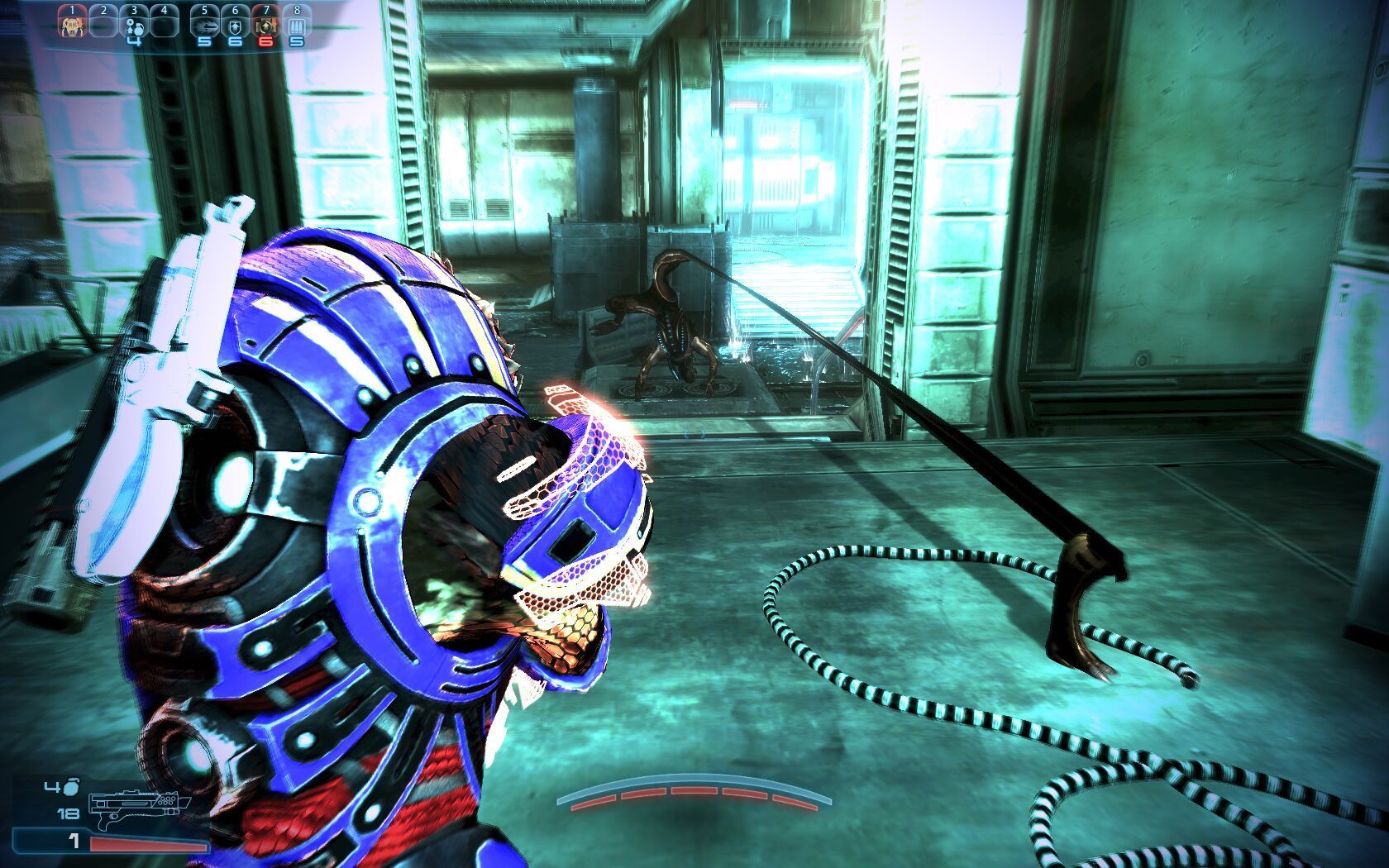Use the shield-arrow consumable in slot 6

click(x=236, y=25)
